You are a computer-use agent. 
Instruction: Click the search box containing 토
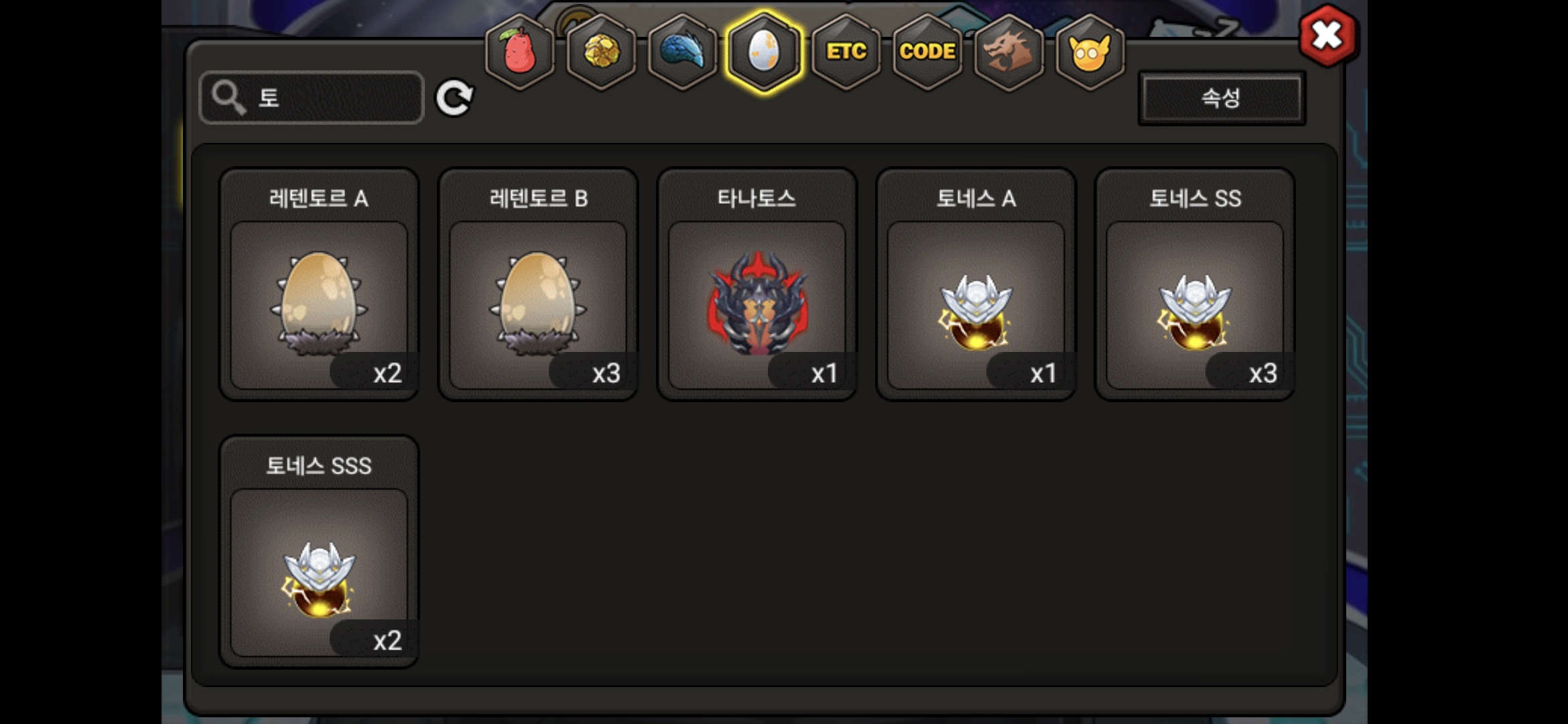tap(312, 98)
